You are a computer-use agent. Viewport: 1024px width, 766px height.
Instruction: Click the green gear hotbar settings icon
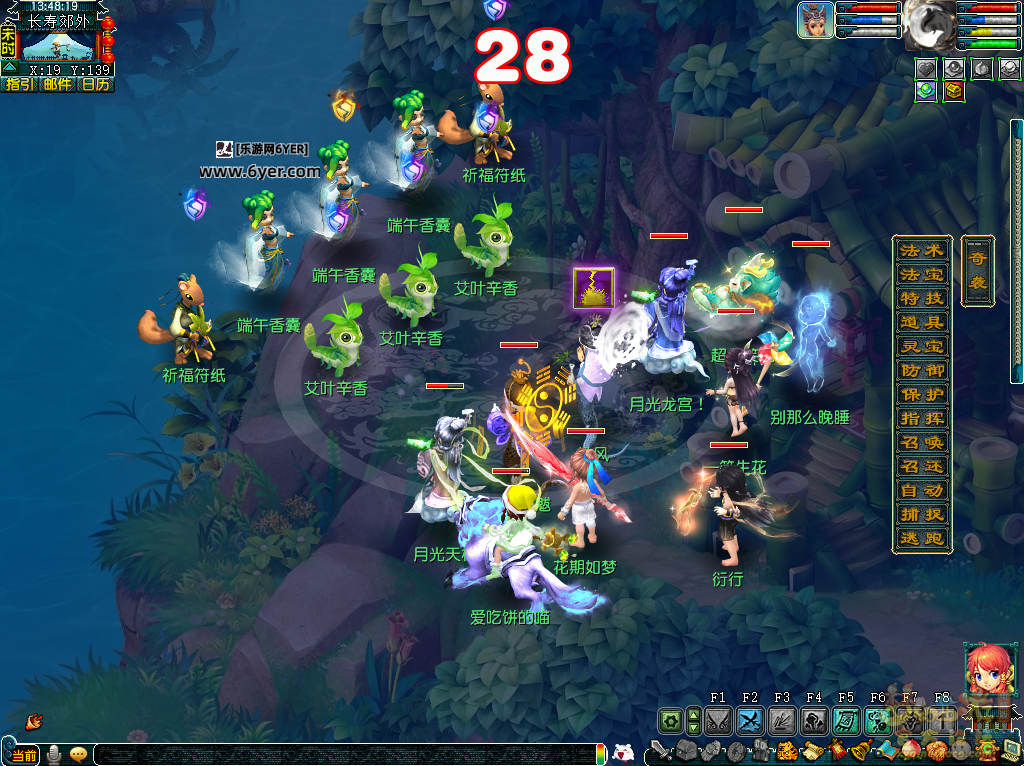[x=670, y=720]
